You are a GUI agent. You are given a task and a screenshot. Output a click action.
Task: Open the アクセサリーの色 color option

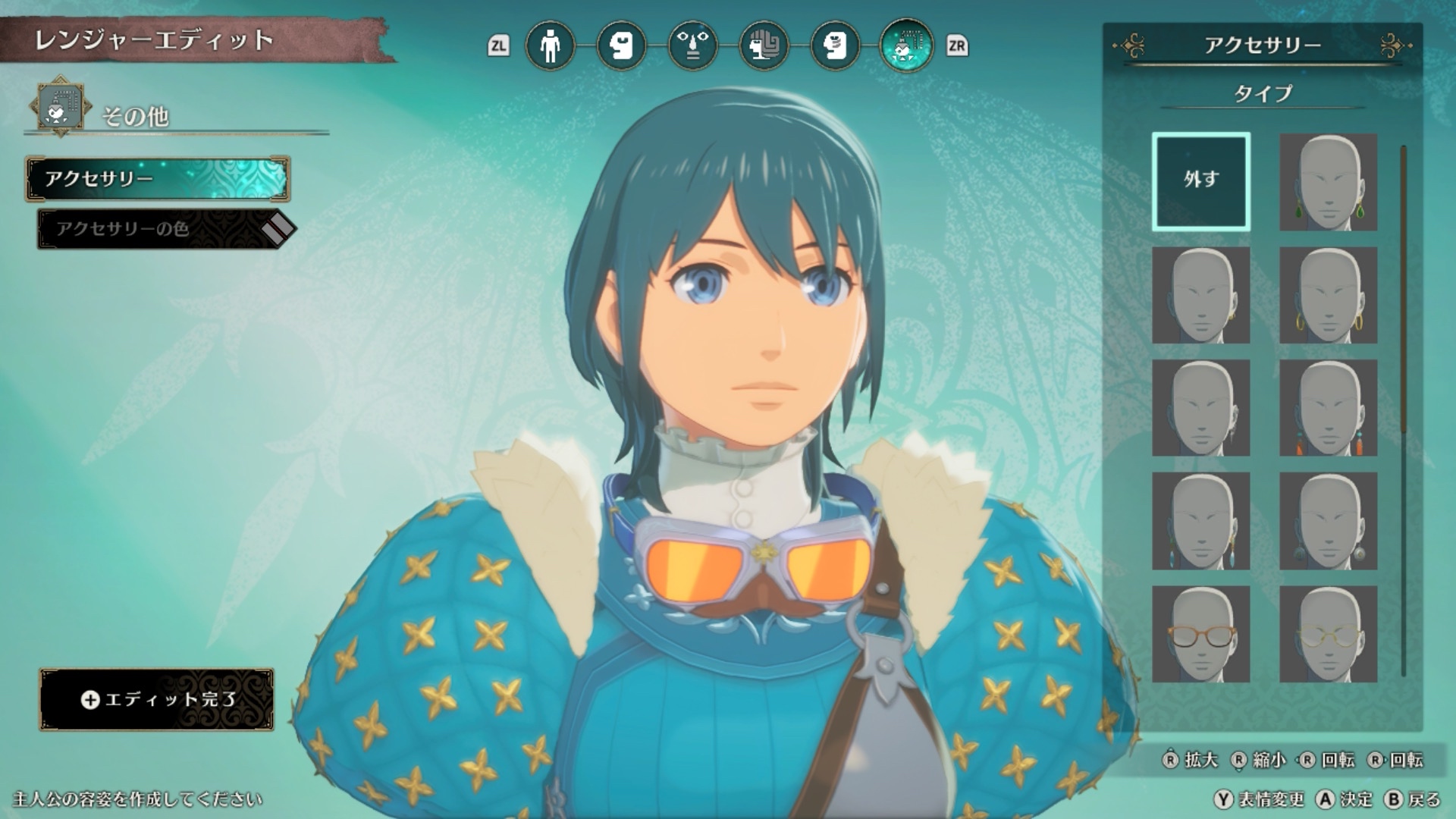click(x=159, y=229)
